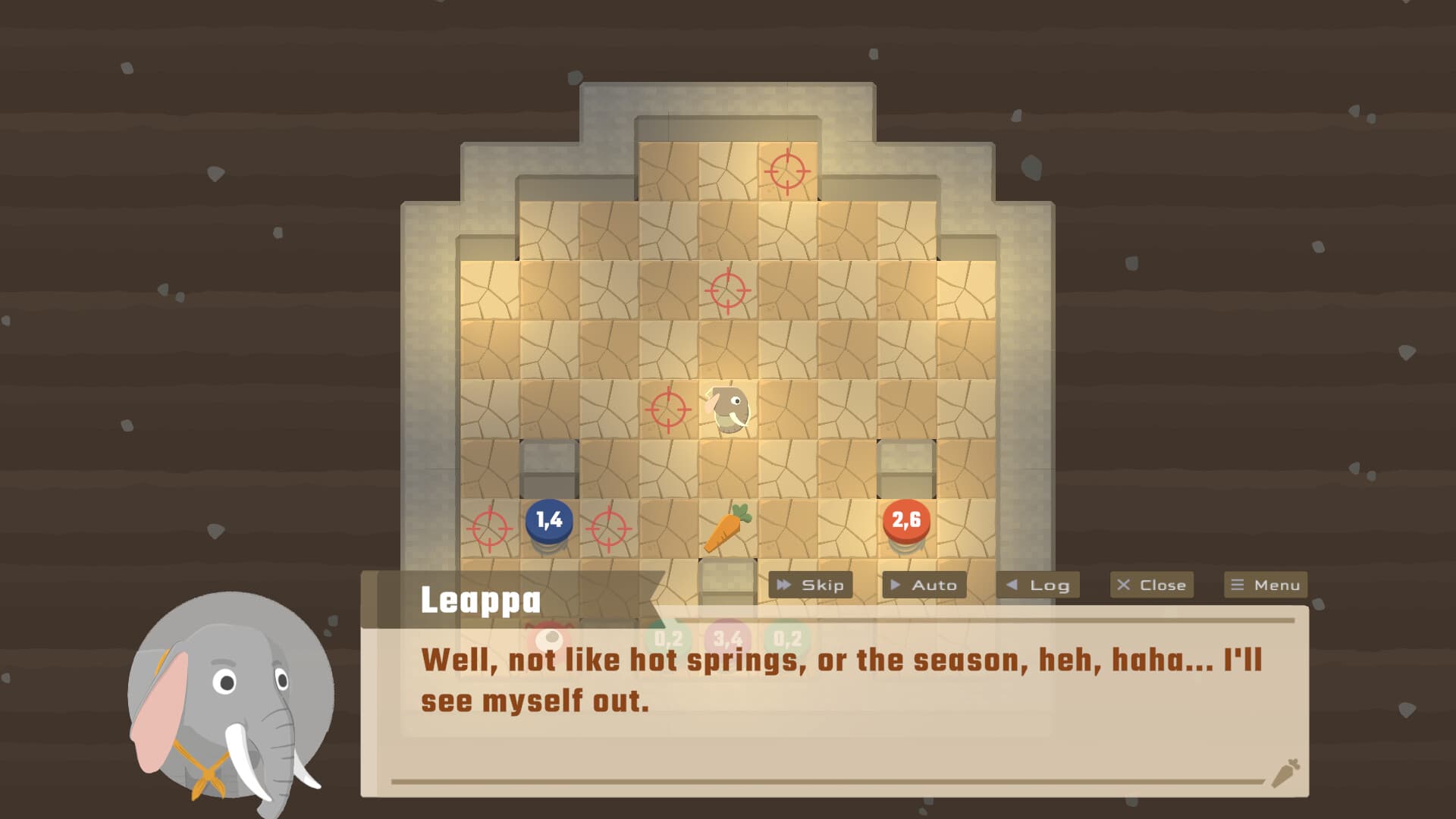Close the dialogue box
1456x819 pixels.
[x=1151, y=585]
